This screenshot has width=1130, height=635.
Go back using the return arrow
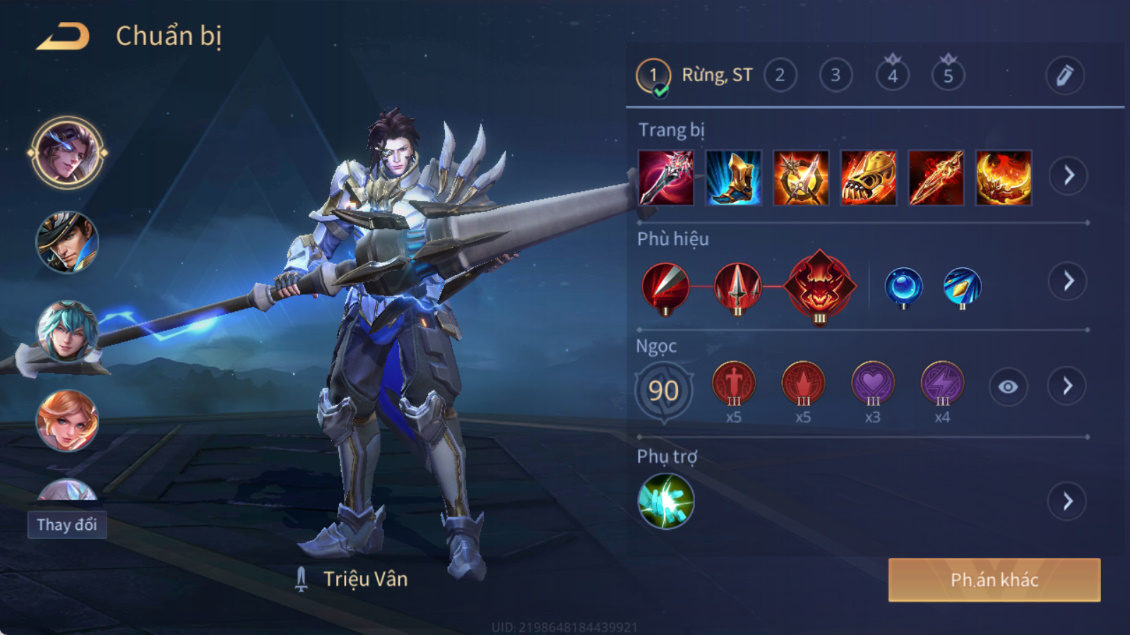click(63, 38)
